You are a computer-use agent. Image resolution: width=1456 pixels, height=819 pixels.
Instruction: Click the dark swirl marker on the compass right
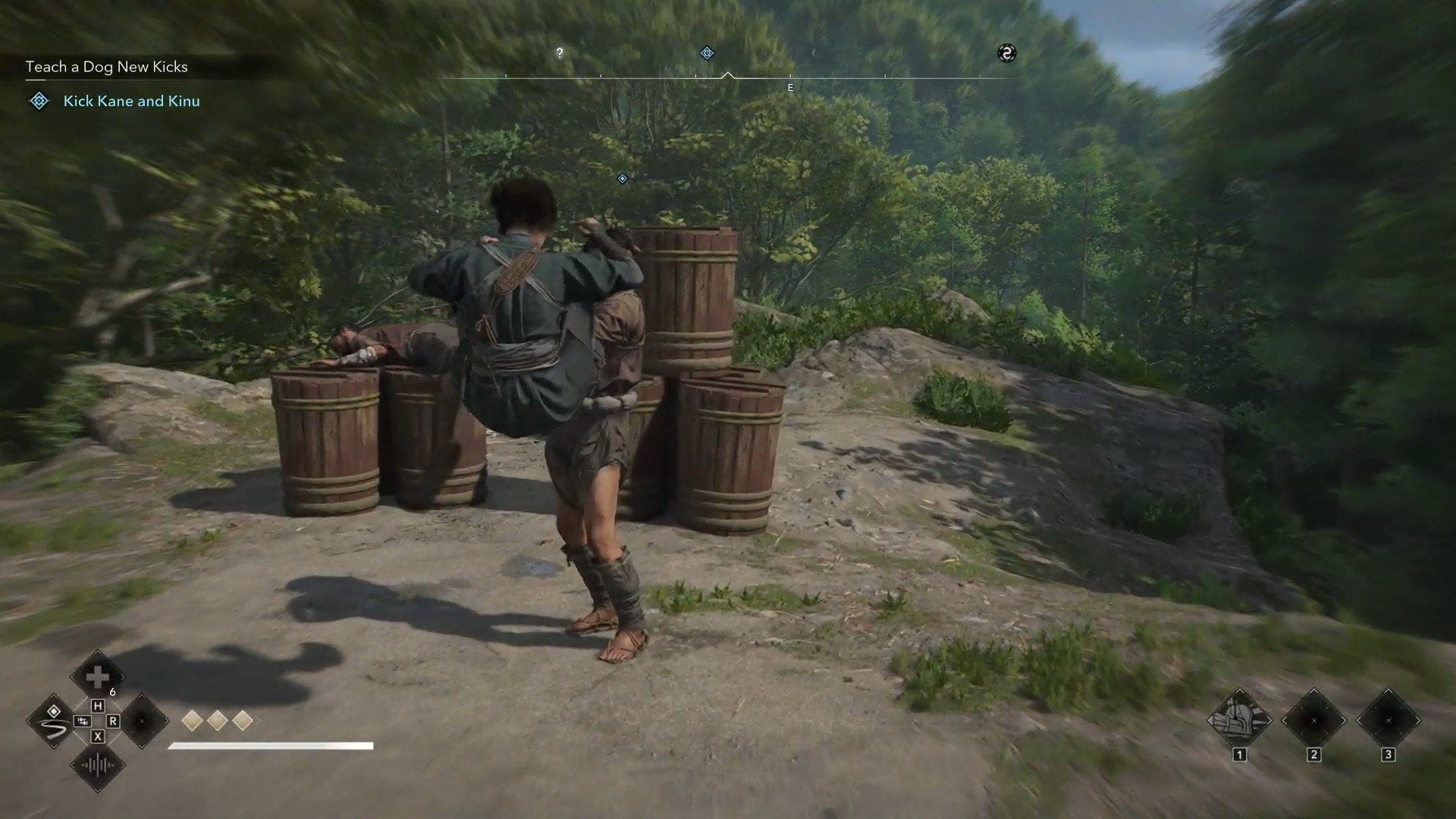click(x=1009, y=53)
